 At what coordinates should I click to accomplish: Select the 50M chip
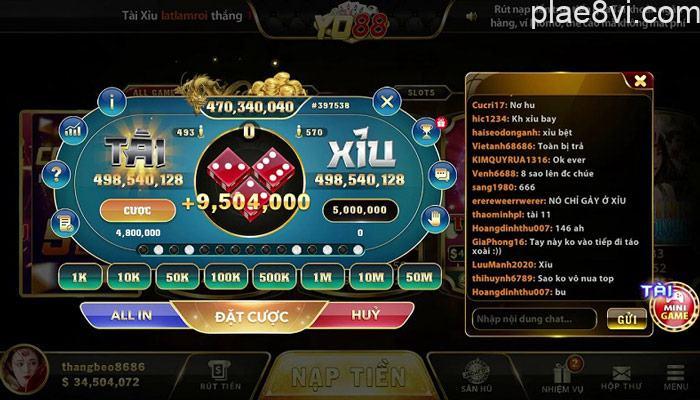(x=420, y=276)
